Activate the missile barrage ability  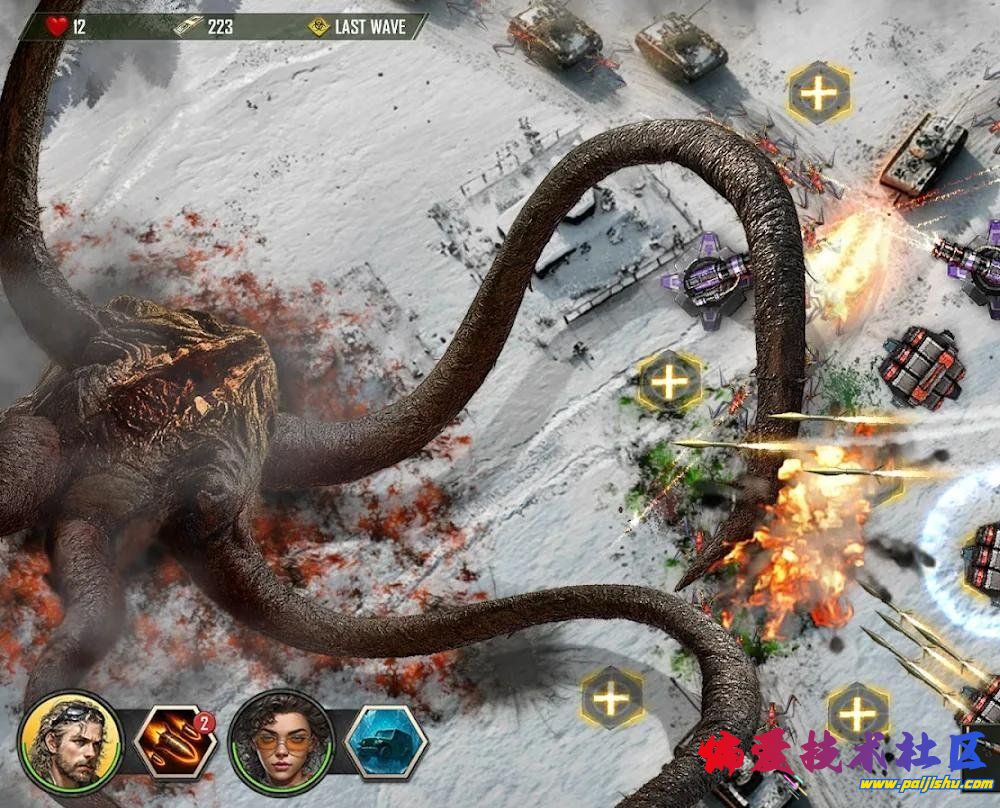click(x=175, y=742)
